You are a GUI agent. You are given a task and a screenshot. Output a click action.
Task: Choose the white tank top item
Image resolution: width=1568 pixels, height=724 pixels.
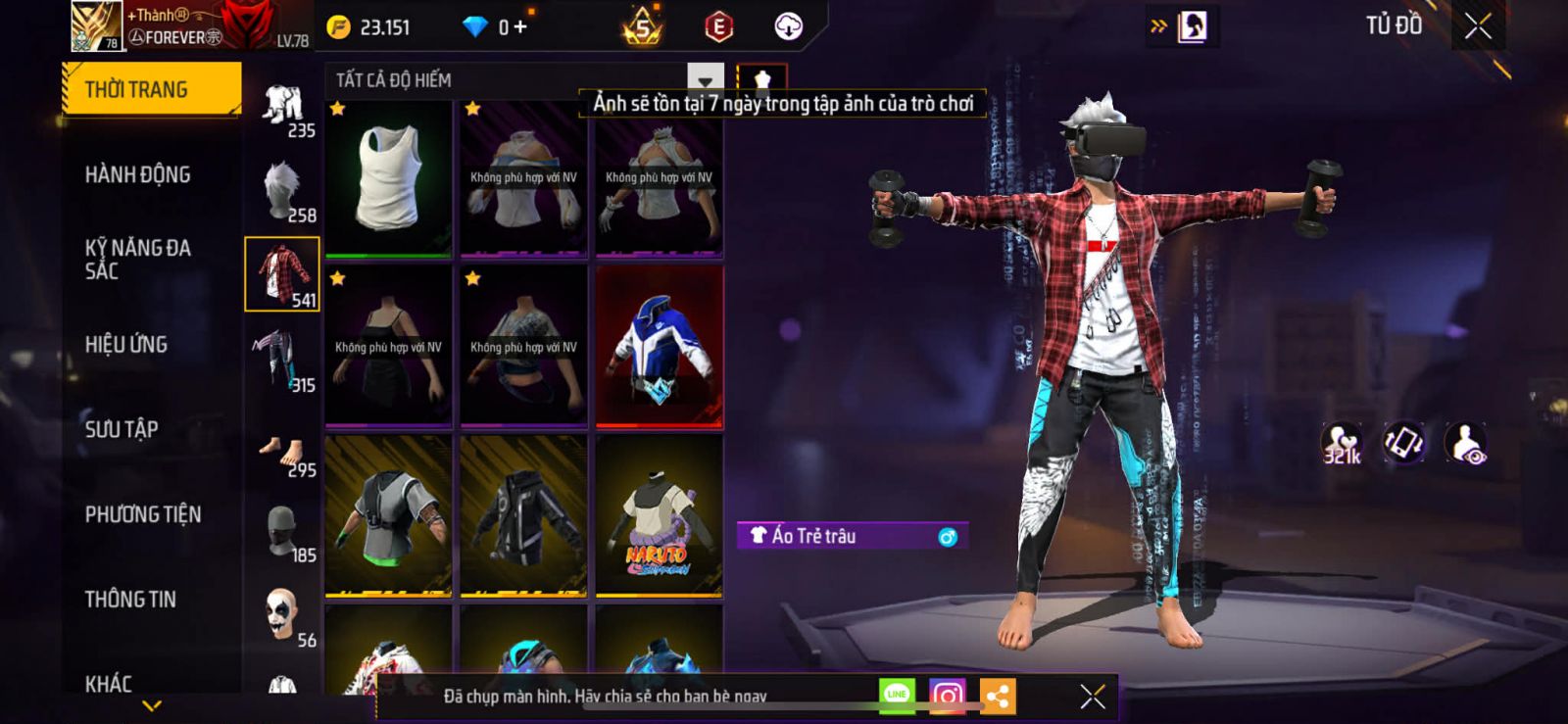tap(388, 178)
